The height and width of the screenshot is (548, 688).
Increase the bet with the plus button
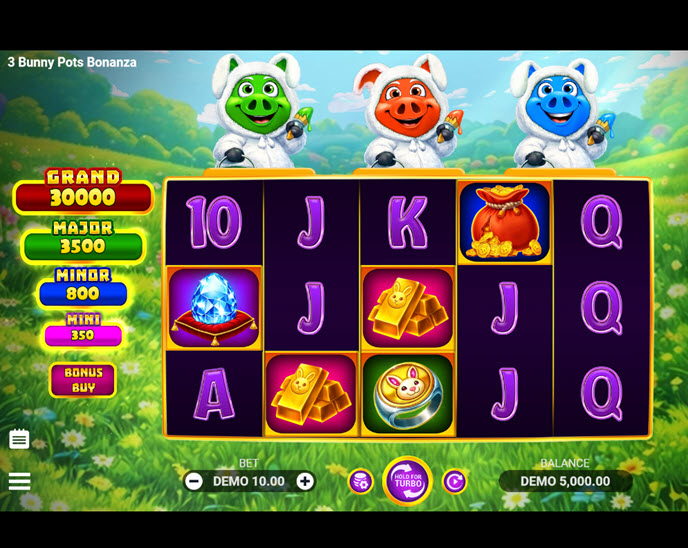coord(305,481)
